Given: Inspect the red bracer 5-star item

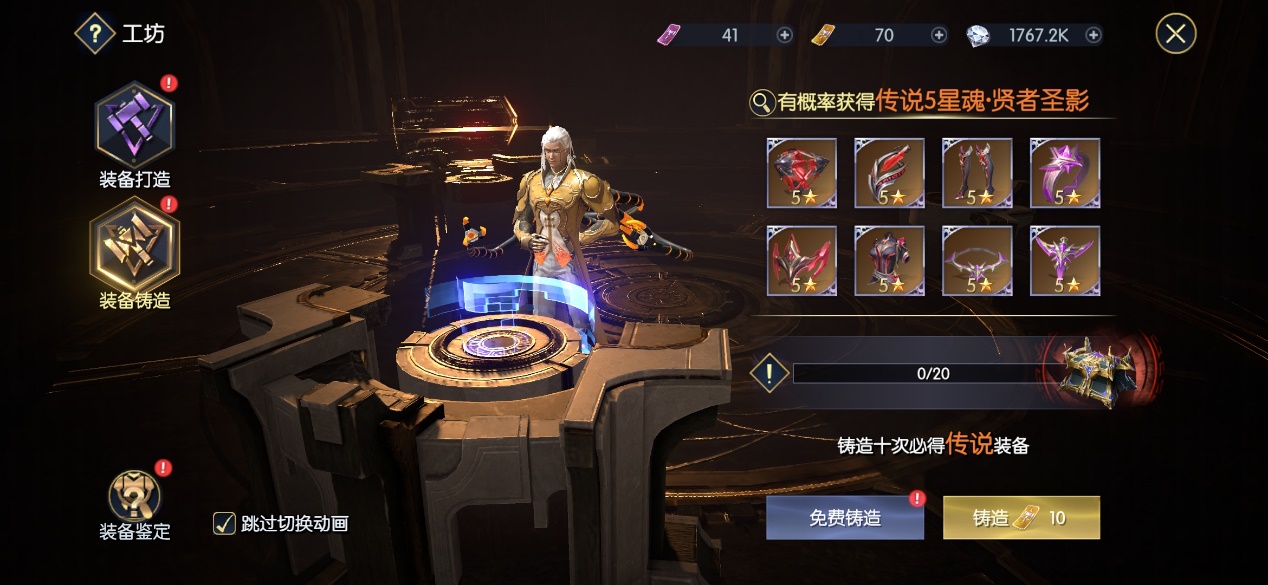Looking at the screenshot, I should (x=889, y=173).
